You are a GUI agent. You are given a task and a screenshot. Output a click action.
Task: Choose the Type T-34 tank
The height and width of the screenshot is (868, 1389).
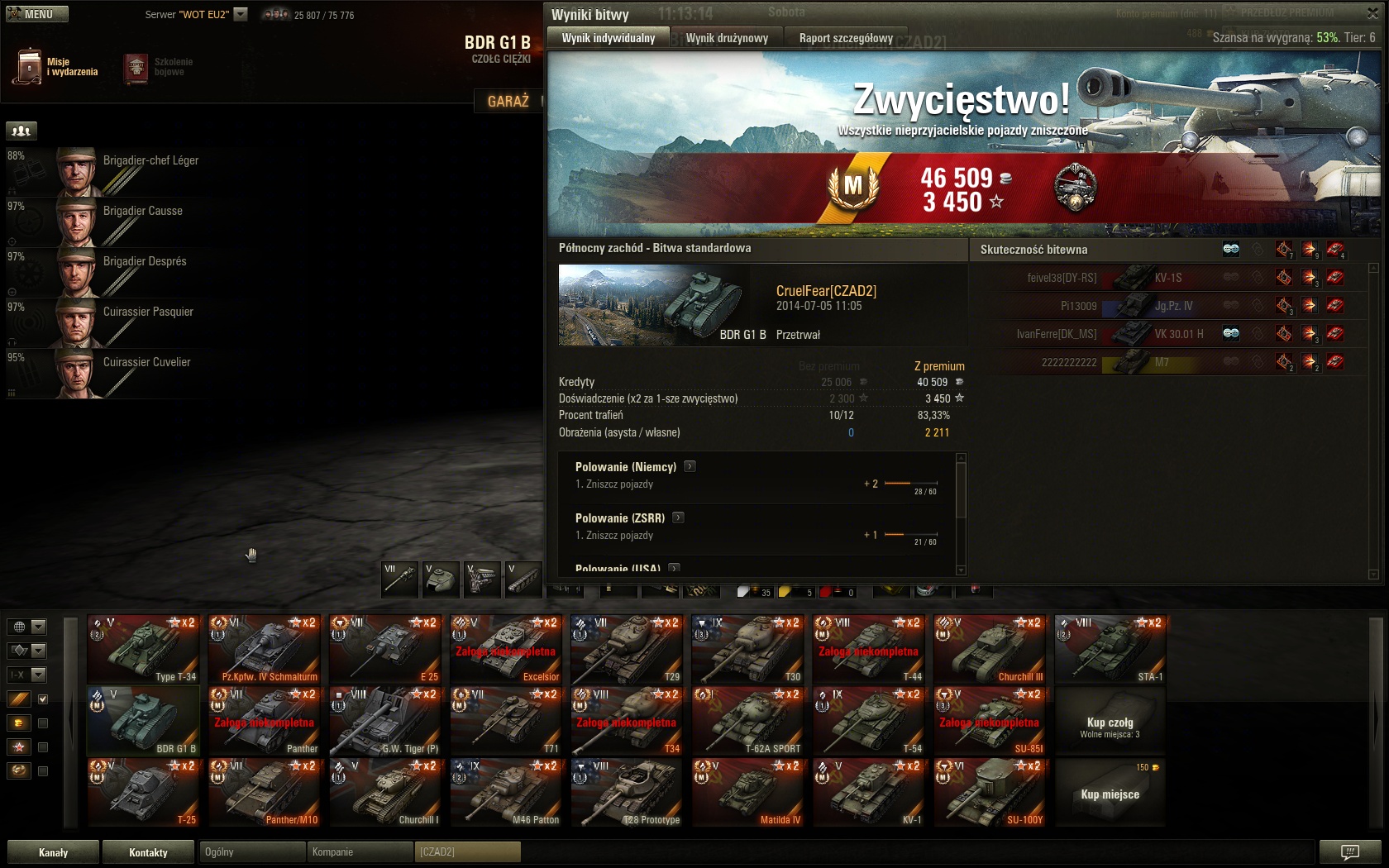point(143,650)
